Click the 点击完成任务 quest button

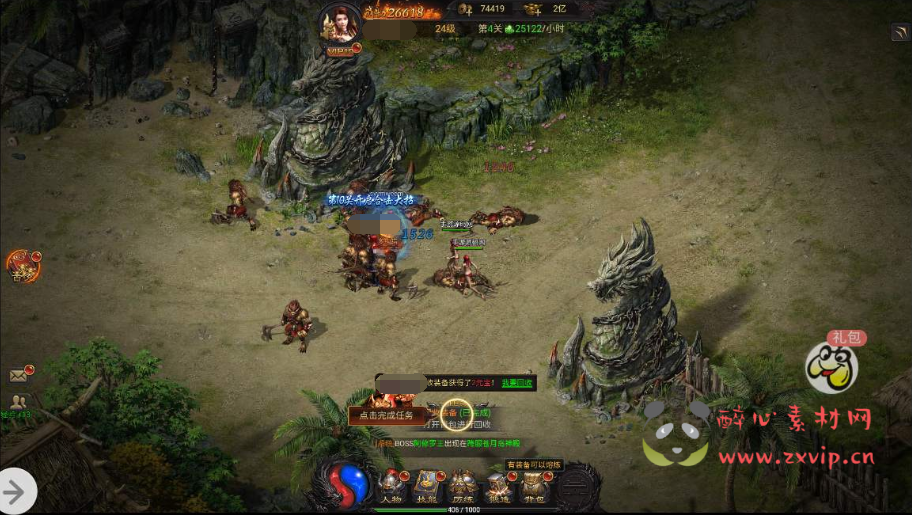click(x=388, y=415)
